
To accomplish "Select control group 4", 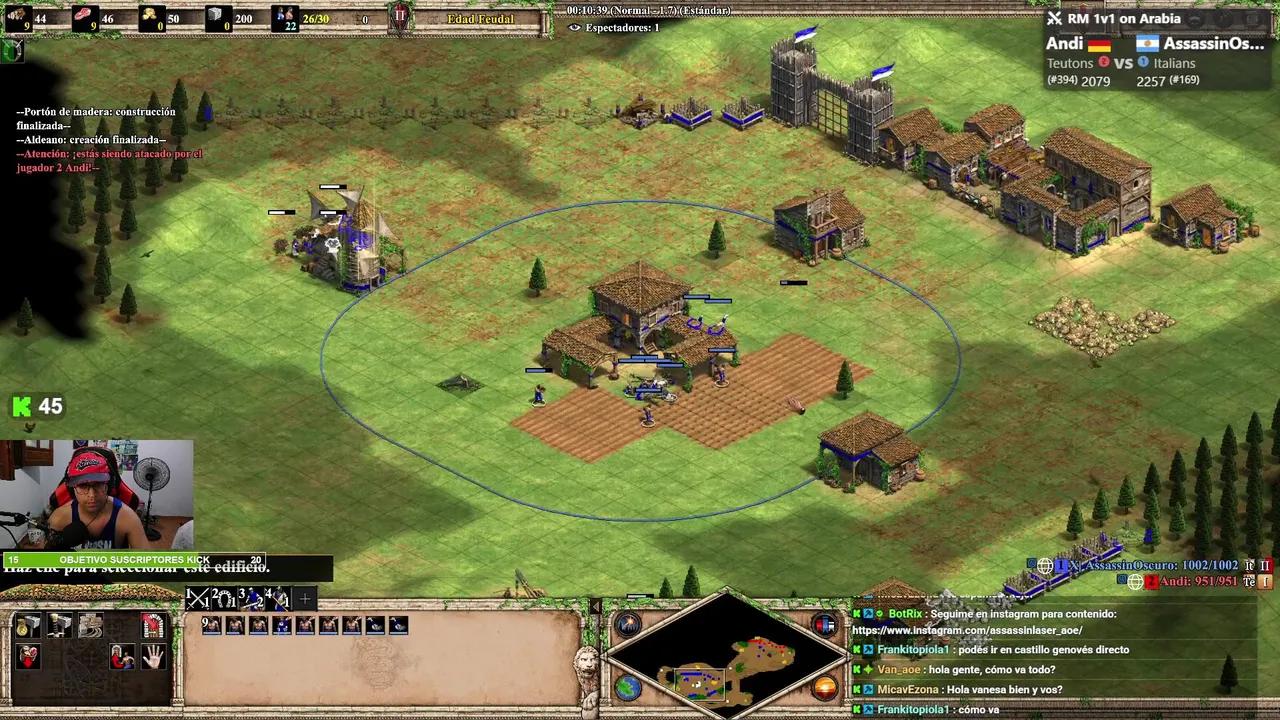I will point(277,599).
